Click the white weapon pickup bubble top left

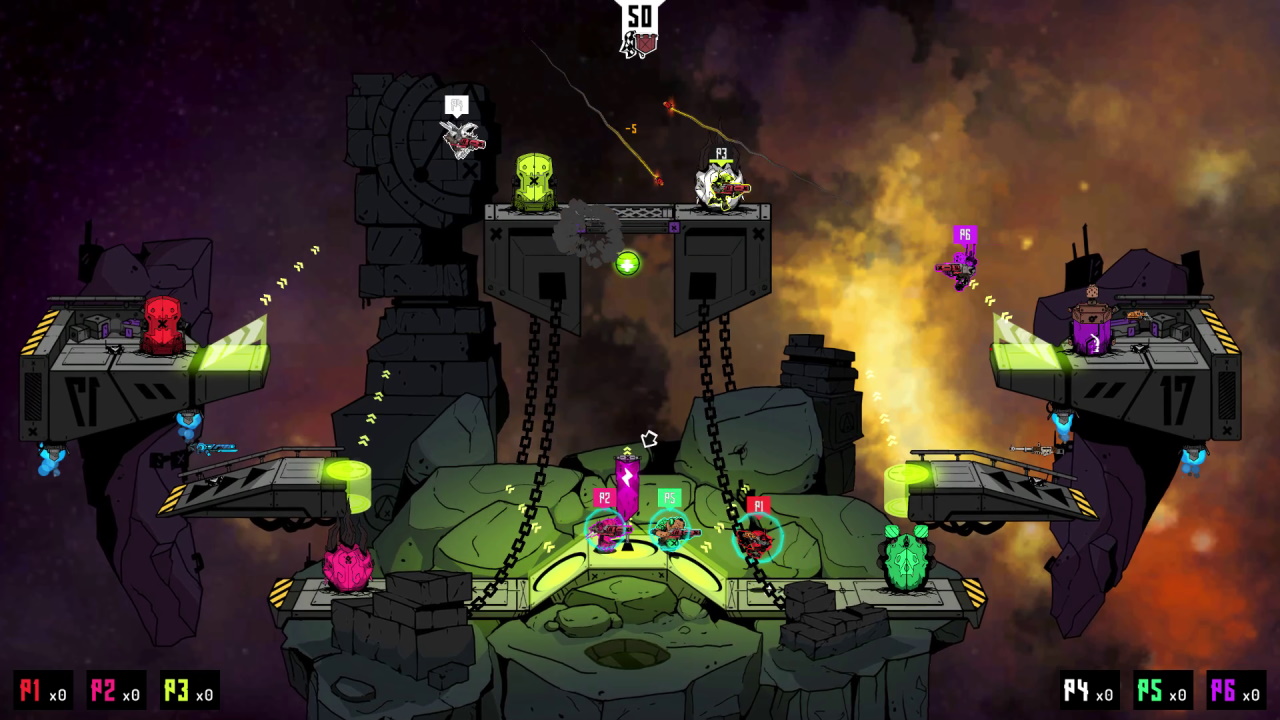tap(457, 105)
